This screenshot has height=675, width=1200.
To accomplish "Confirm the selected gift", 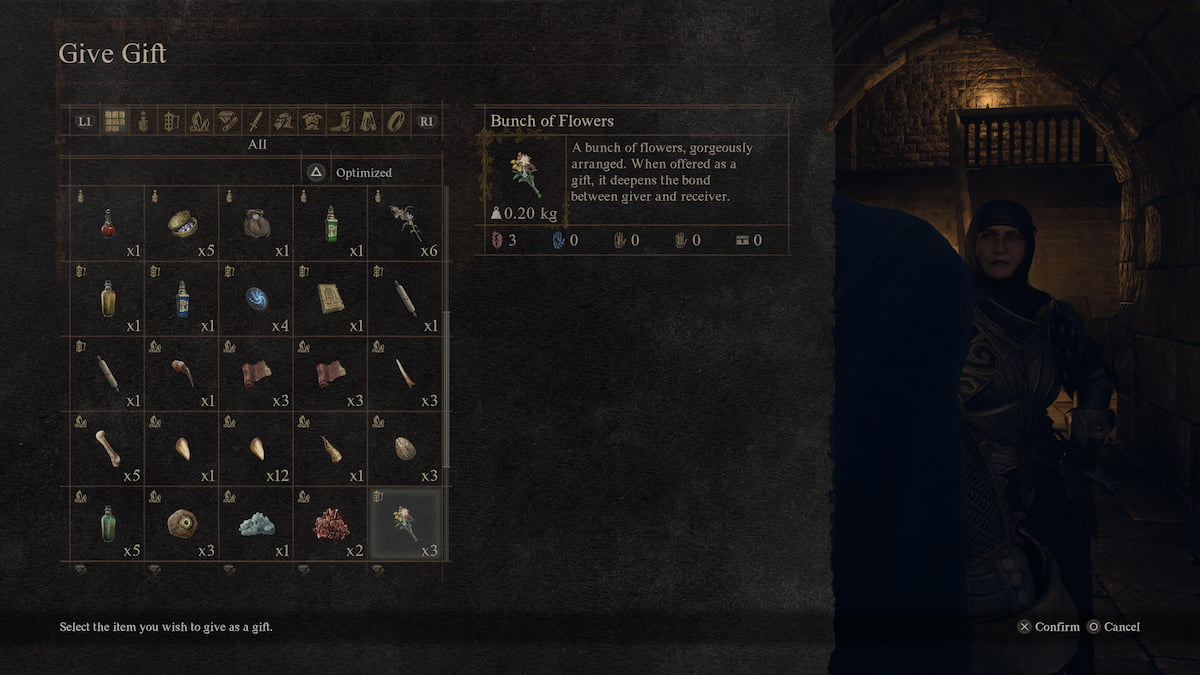I will (1048, 627).
